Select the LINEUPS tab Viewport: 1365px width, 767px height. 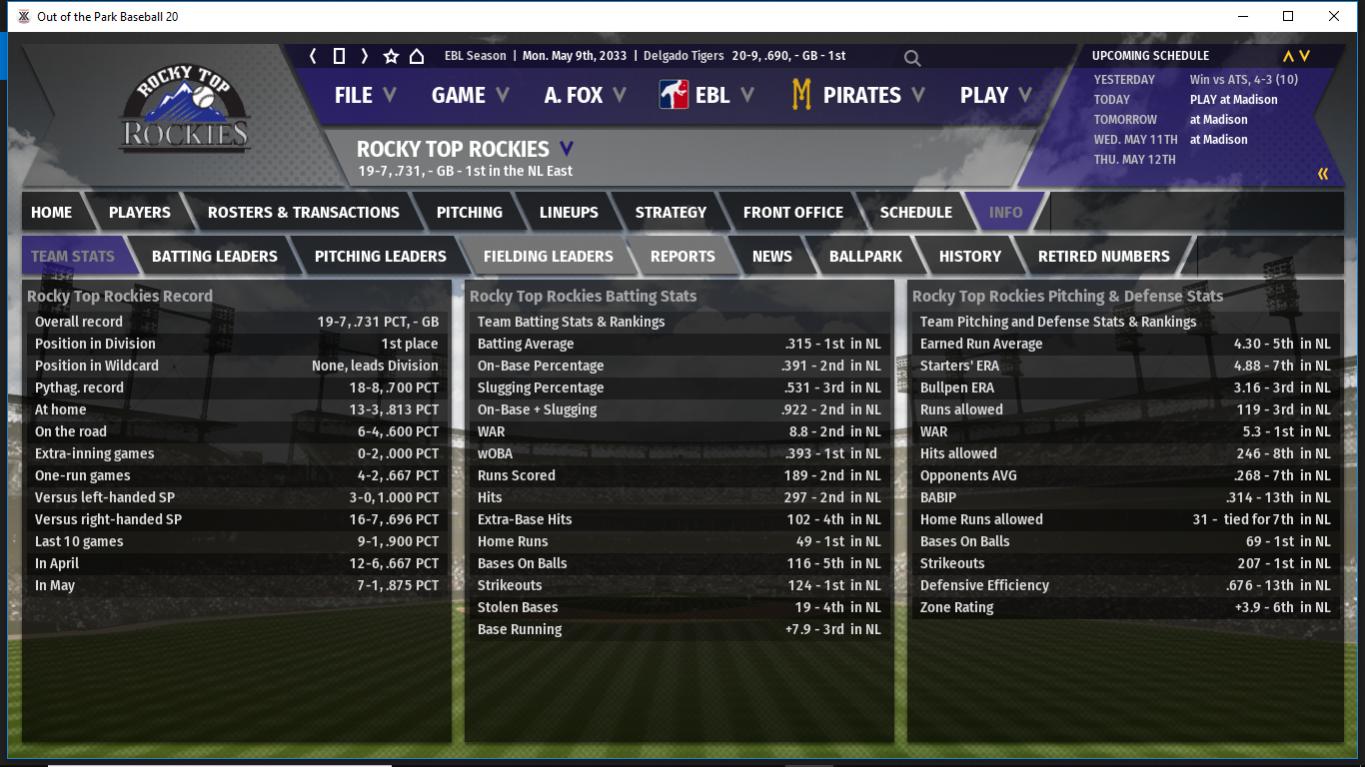[568, 212]
